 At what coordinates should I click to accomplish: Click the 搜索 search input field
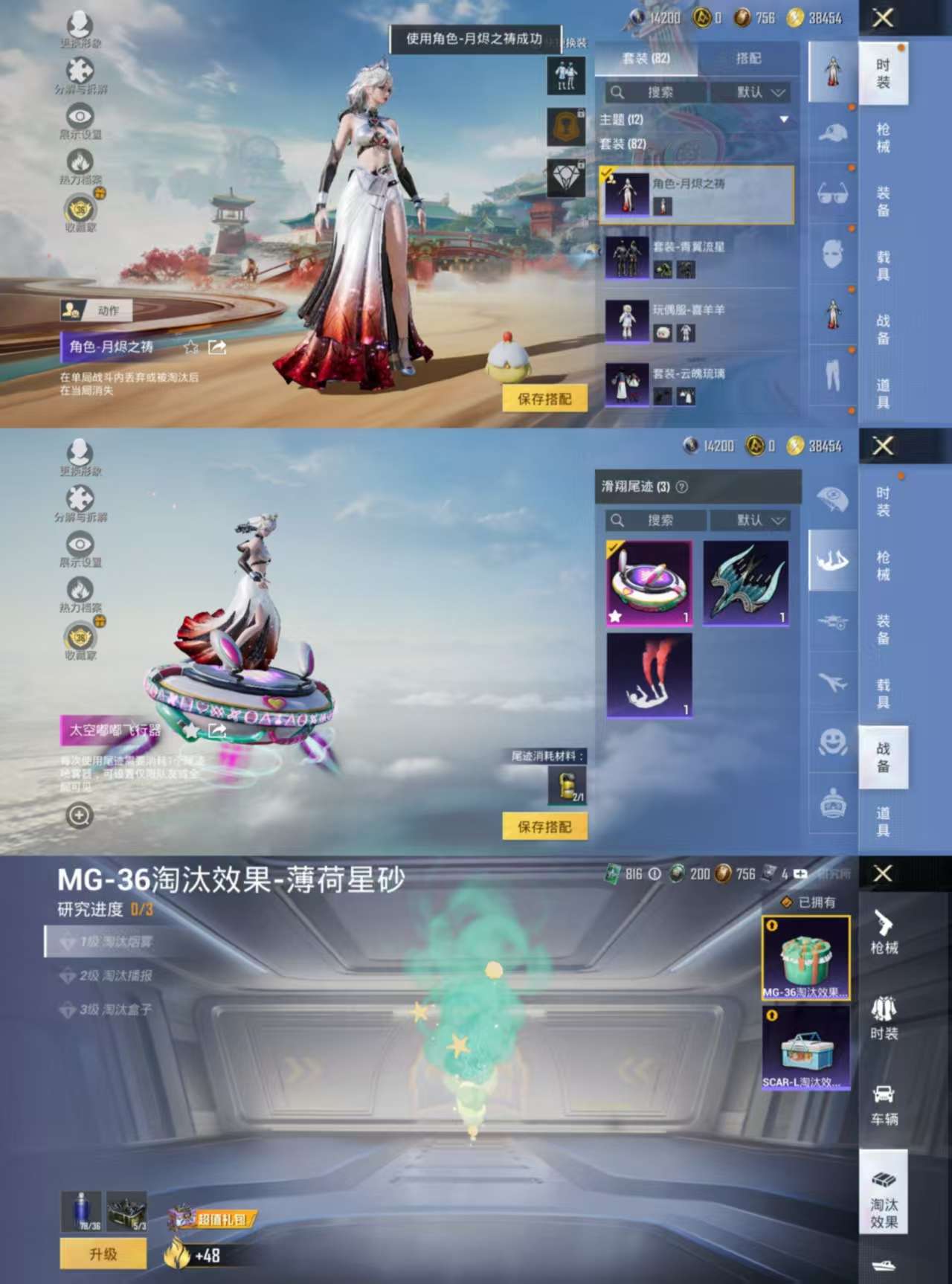[x=658, y=92]
